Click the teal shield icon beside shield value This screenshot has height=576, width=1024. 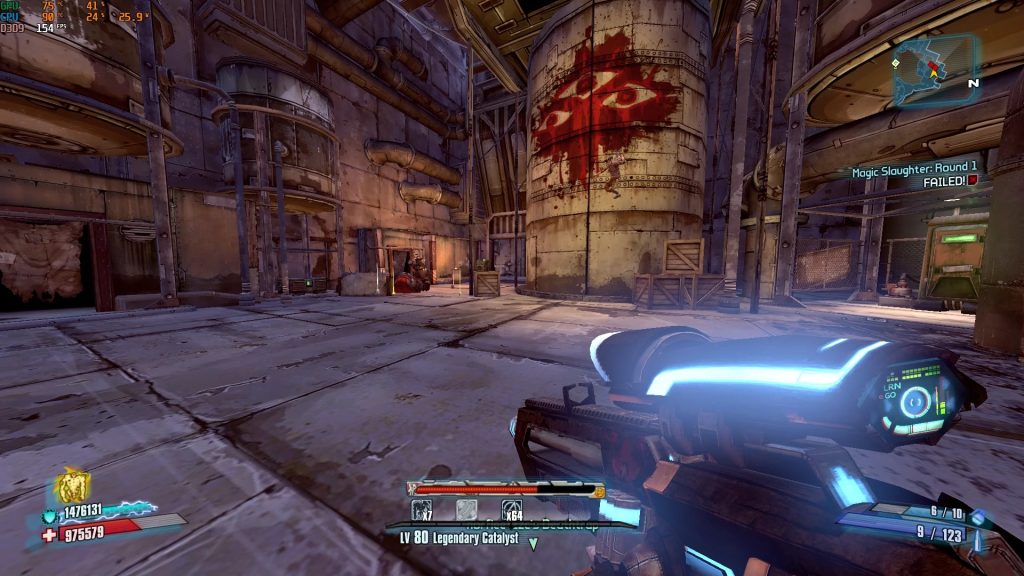tap(50, 510)
